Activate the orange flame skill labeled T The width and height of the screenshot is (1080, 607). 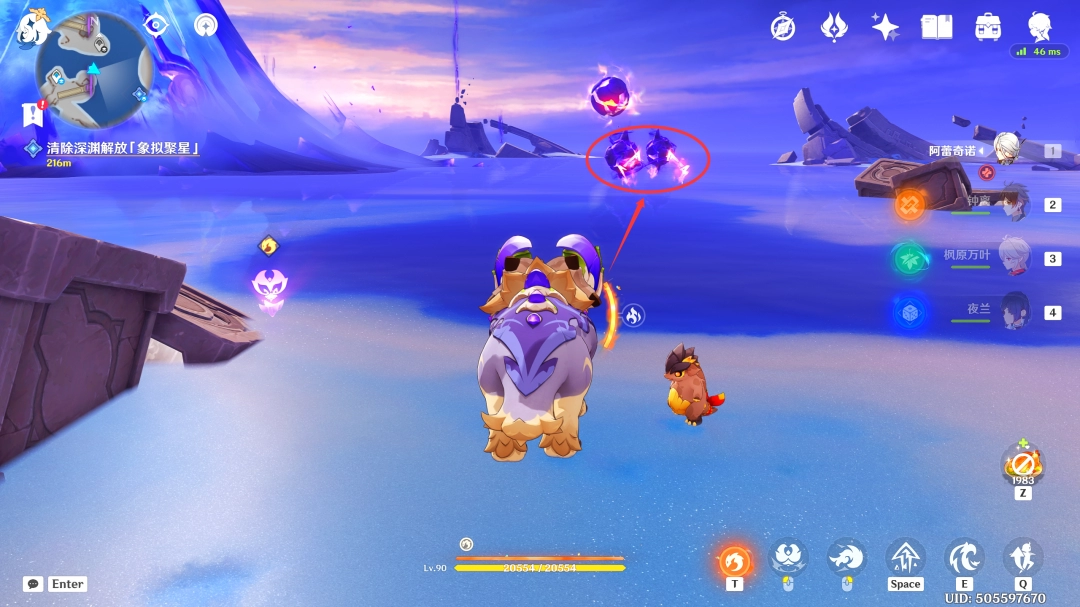click(735, 560)
